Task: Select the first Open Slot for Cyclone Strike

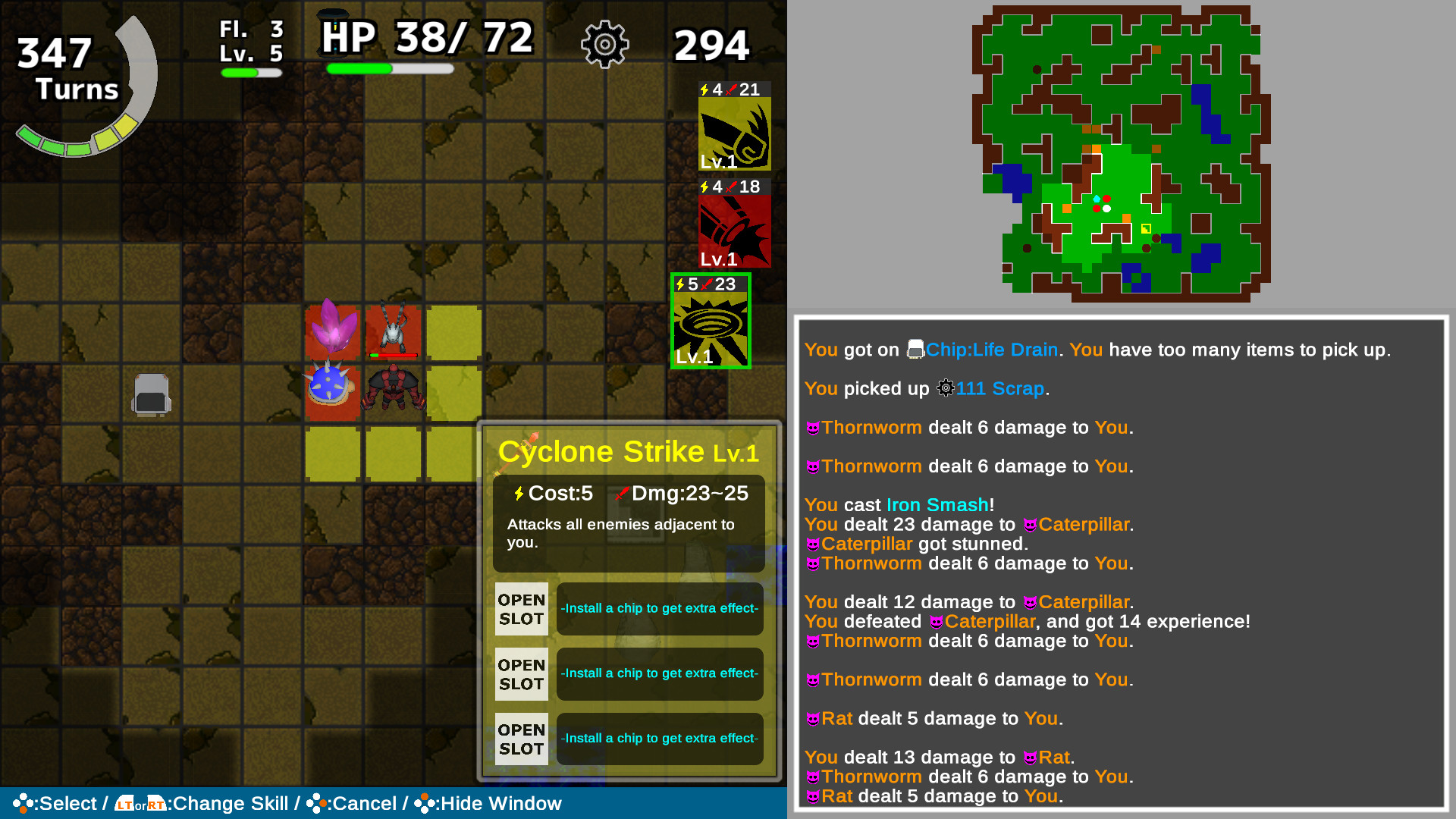Action: (521, 608)
